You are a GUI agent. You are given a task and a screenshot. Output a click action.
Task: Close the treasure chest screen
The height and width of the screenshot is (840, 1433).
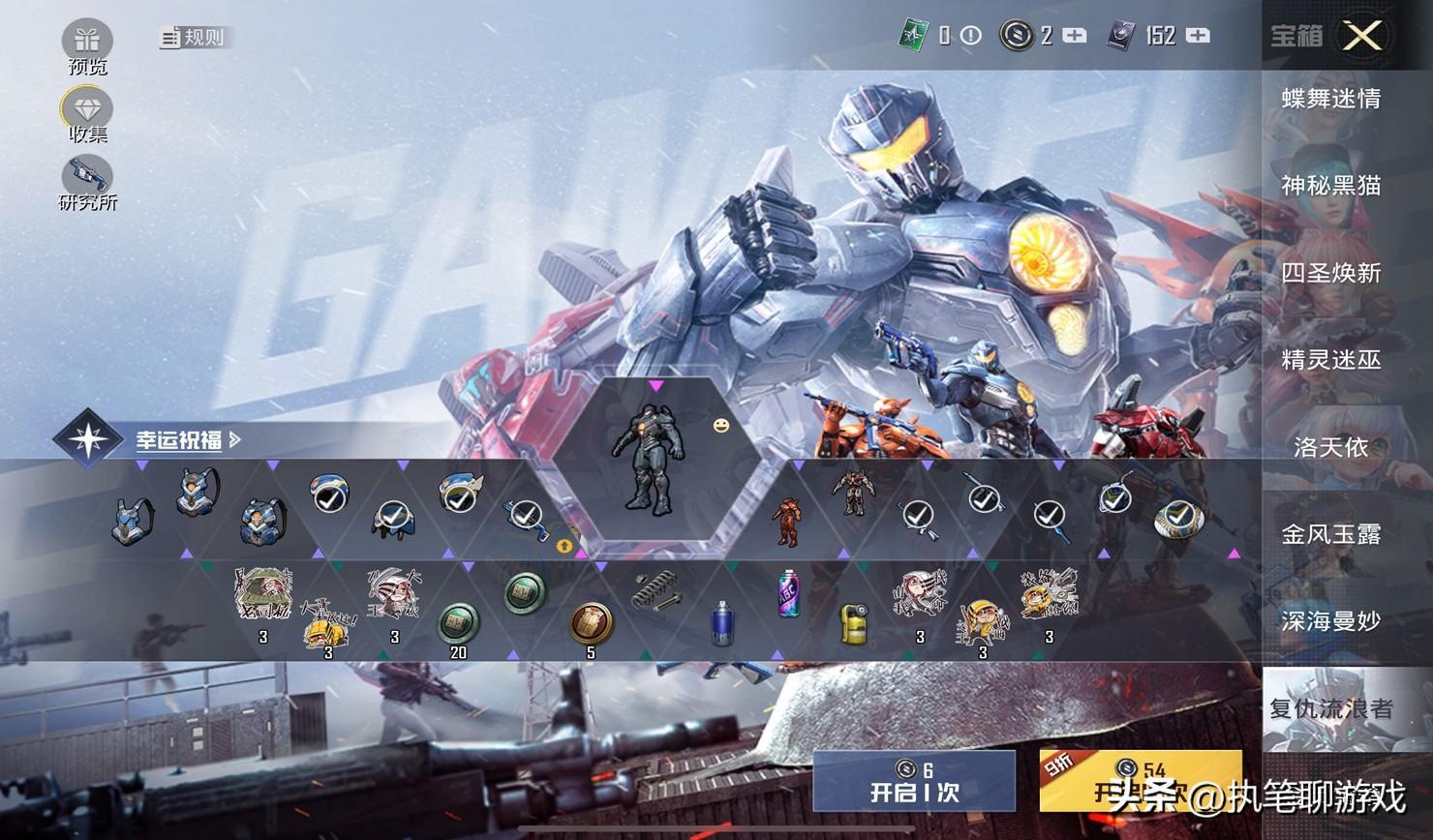pyautogui.click(x=1361, y=36)
